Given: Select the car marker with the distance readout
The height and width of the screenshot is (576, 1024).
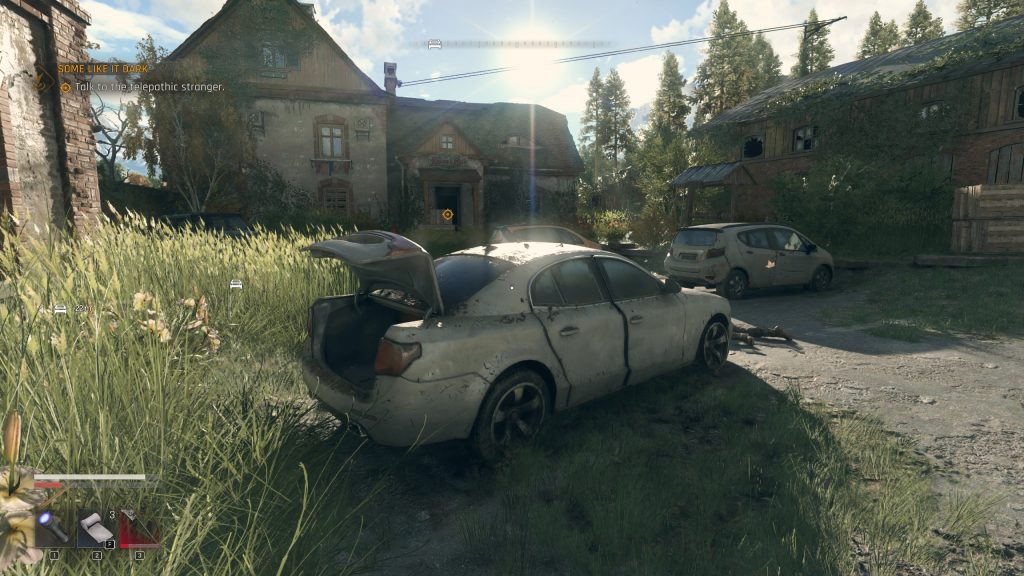Looking at the screenshot, I should [60, 310].
